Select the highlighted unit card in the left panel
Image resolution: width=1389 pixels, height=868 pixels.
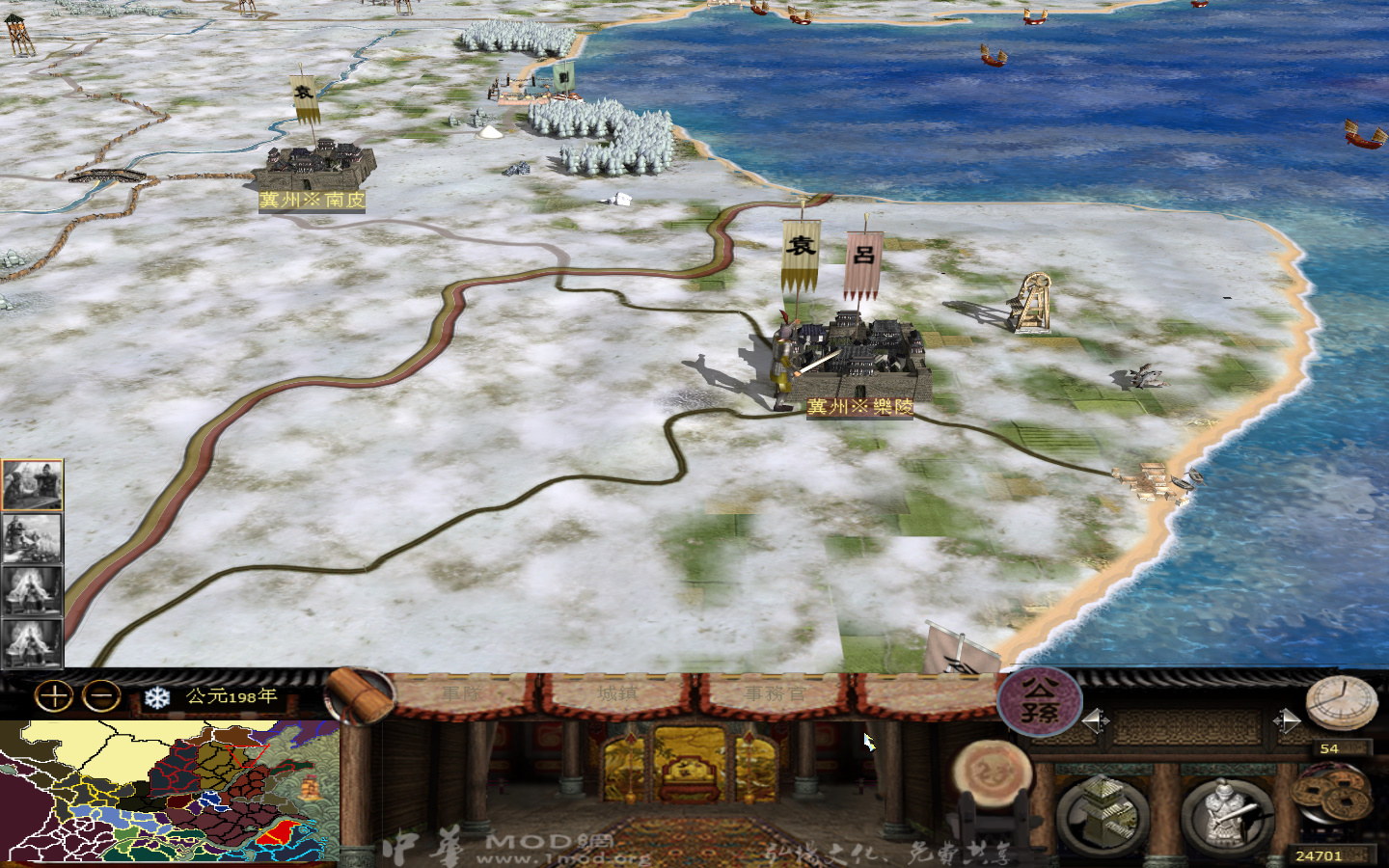[x=31, y=486]
